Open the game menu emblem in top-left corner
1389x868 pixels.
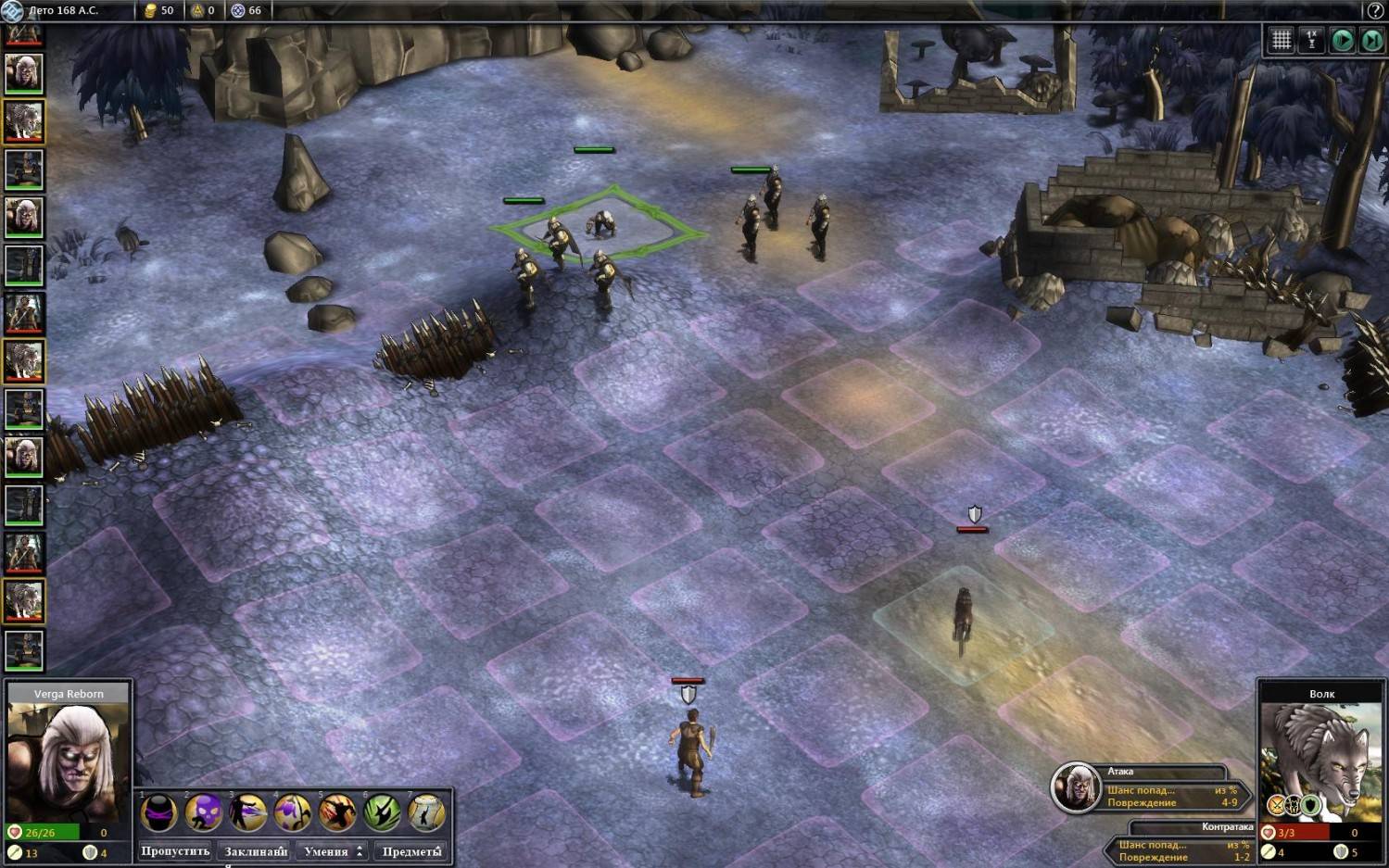[12, 10]
